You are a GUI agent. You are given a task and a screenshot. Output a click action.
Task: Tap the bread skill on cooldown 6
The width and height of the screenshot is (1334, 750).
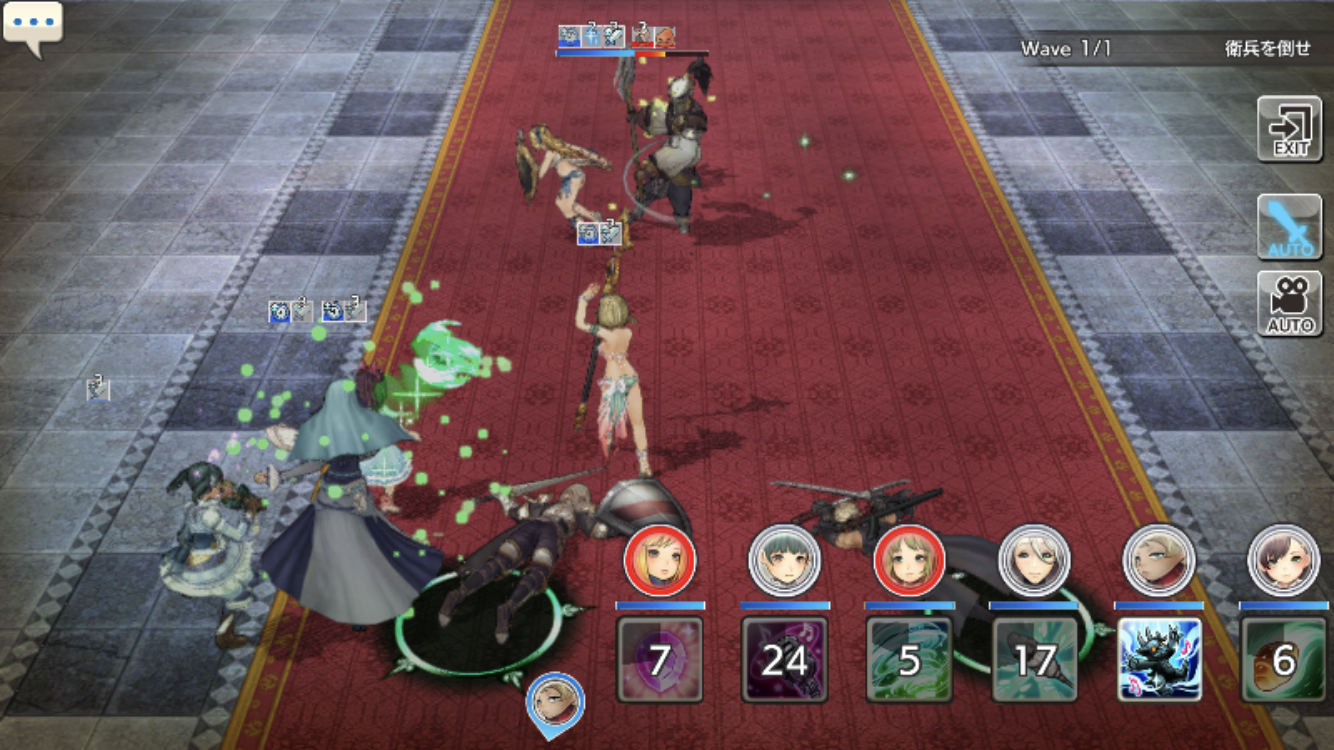click(1284, 658)
